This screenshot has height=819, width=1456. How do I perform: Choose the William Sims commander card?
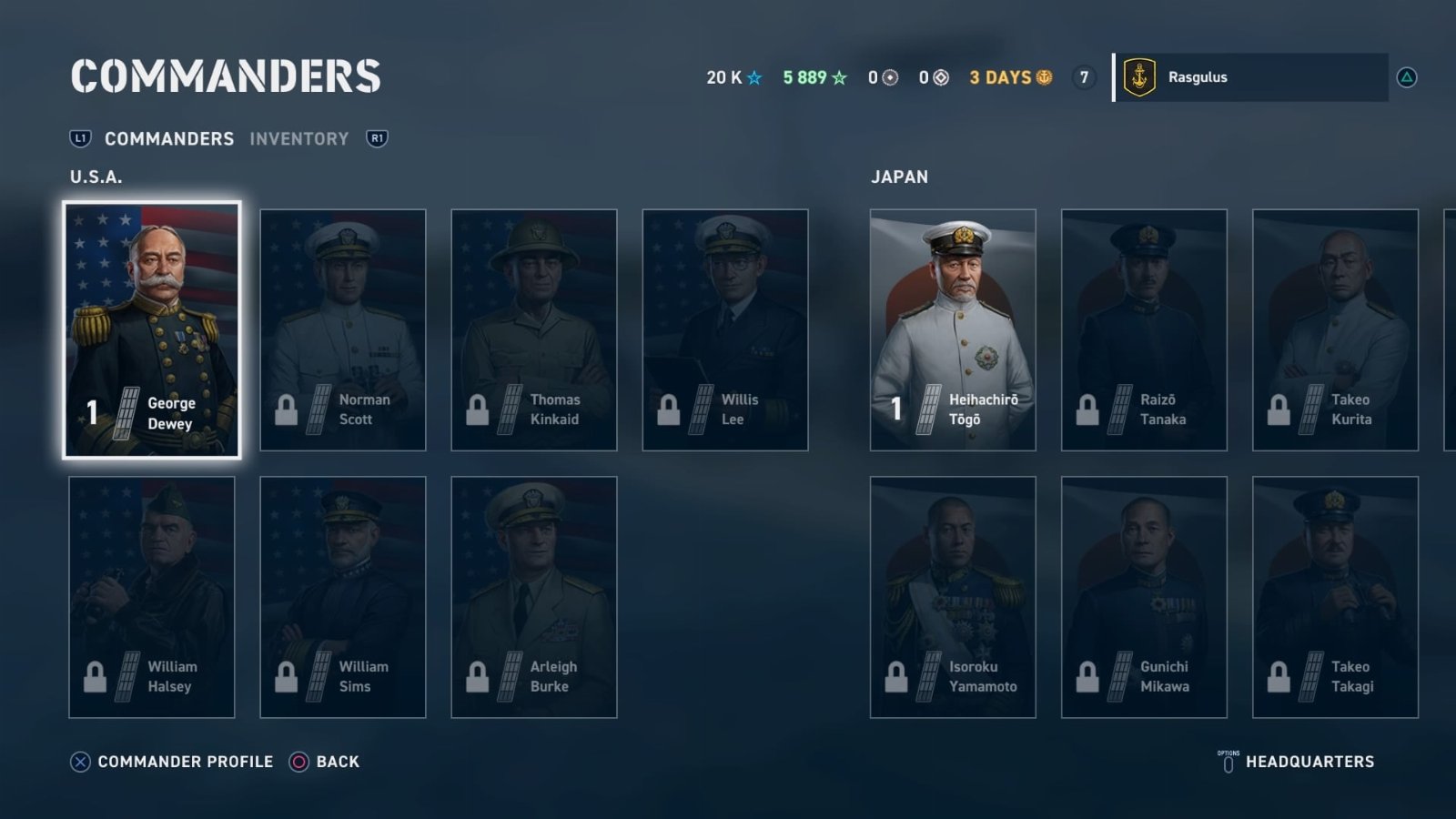point(343,597)
